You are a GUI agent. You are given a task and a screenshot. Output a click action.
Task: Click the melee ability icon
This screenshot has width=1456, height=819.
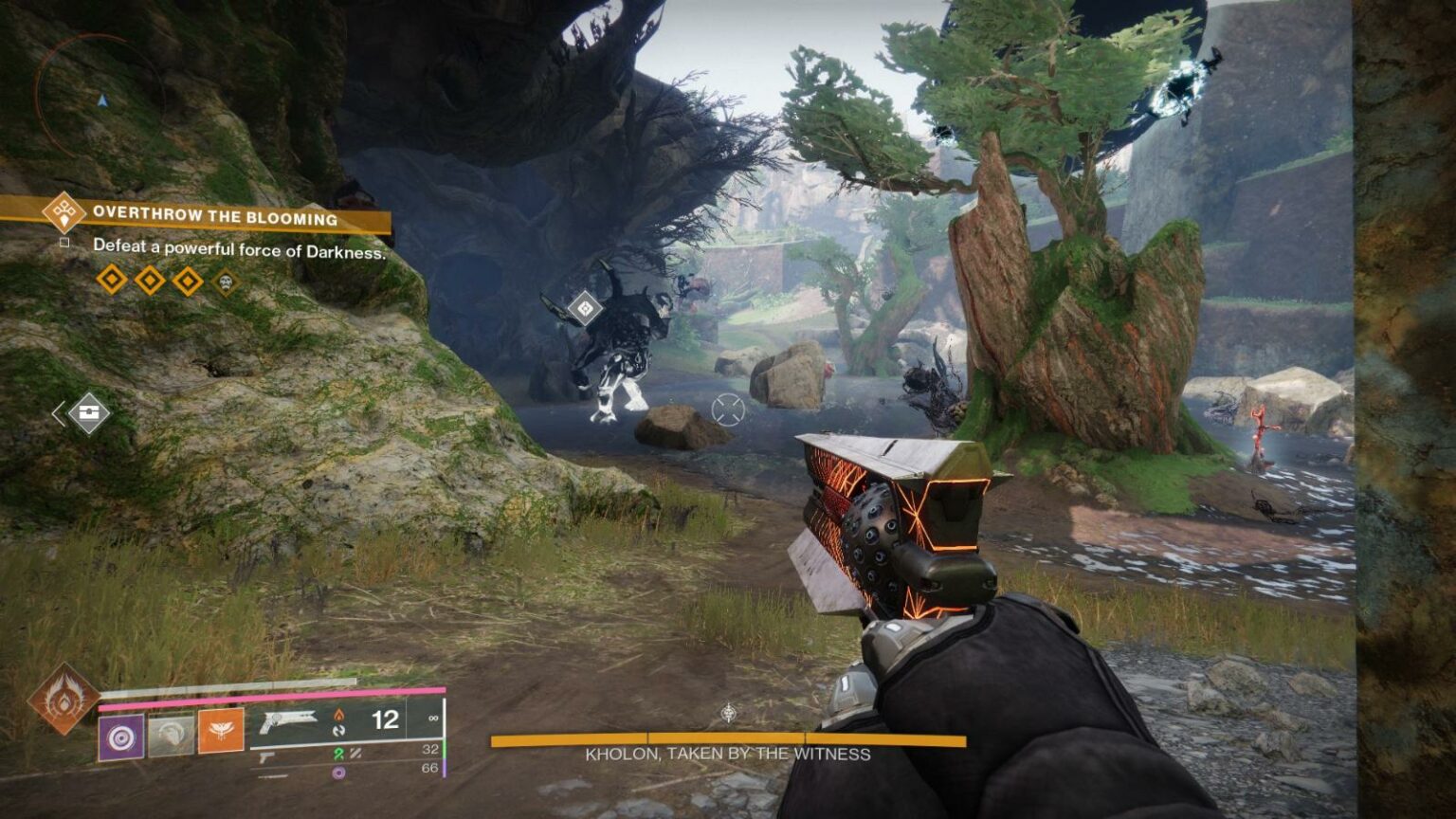[173, 734]
